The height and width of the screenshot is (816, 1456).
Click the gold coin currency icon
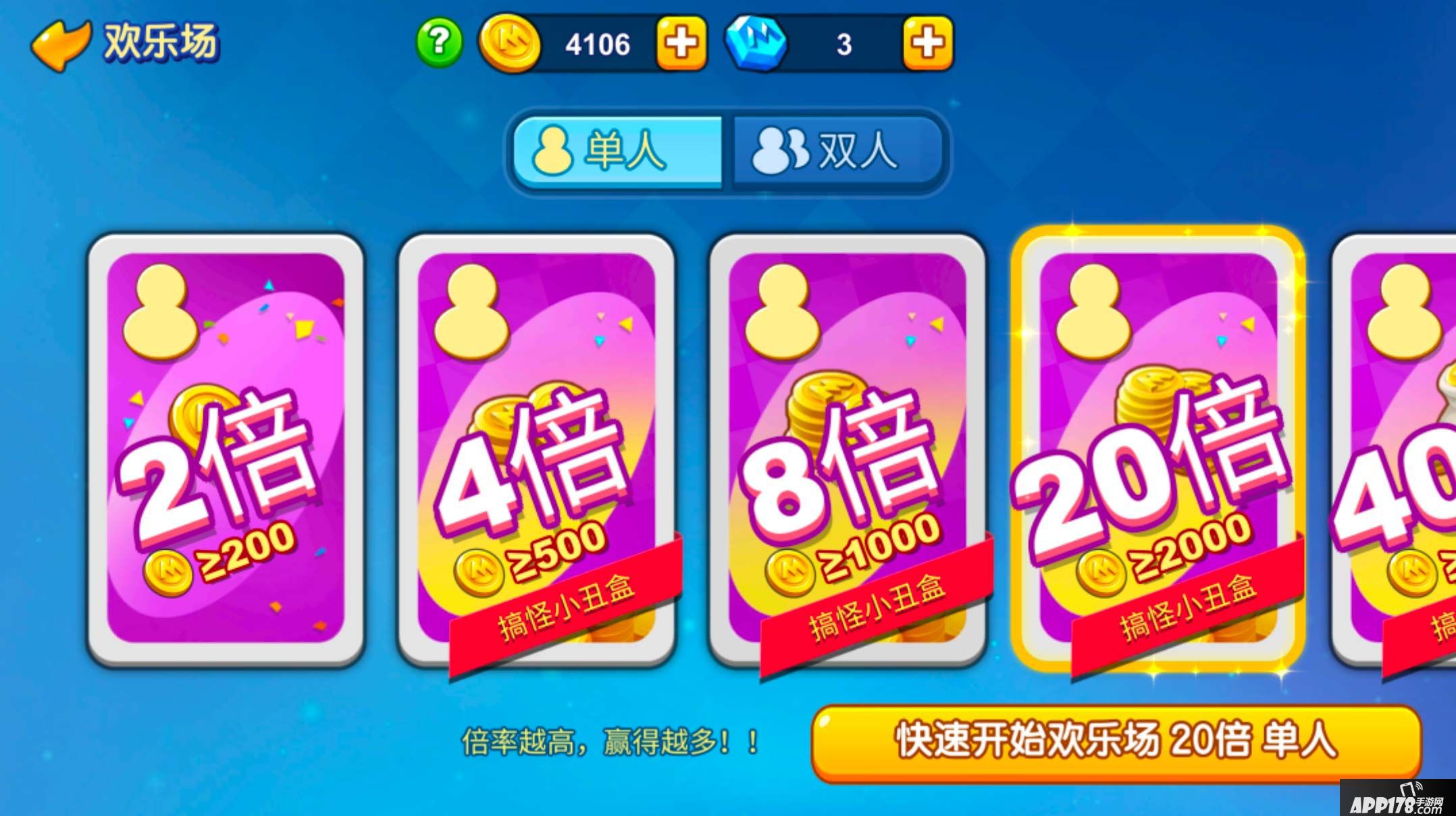[x=511, y=44]
